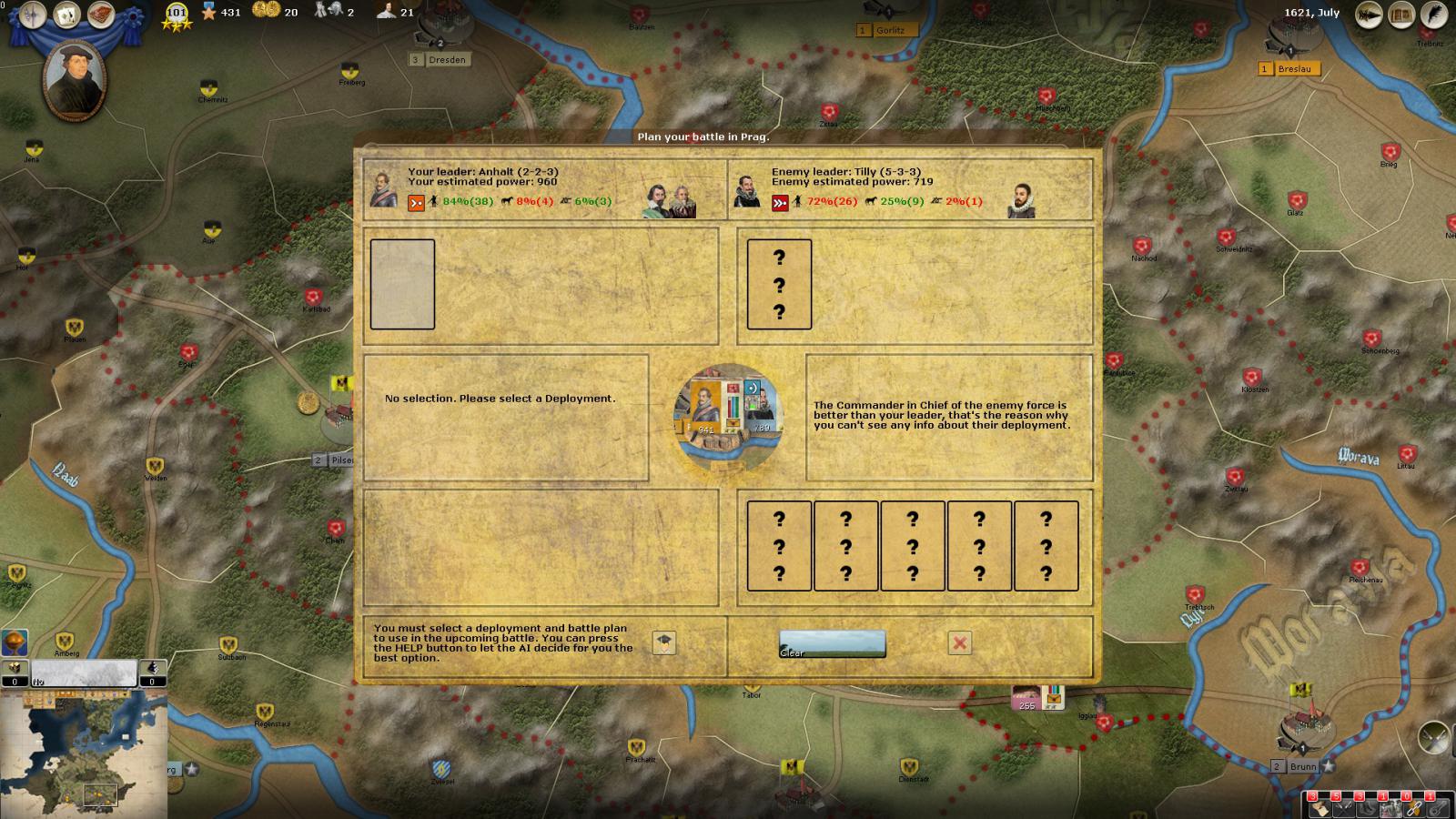This screenshot has width=1456, height=819.
Task: Click the two-advisors portrait in your header
Action: click(669, 200)
